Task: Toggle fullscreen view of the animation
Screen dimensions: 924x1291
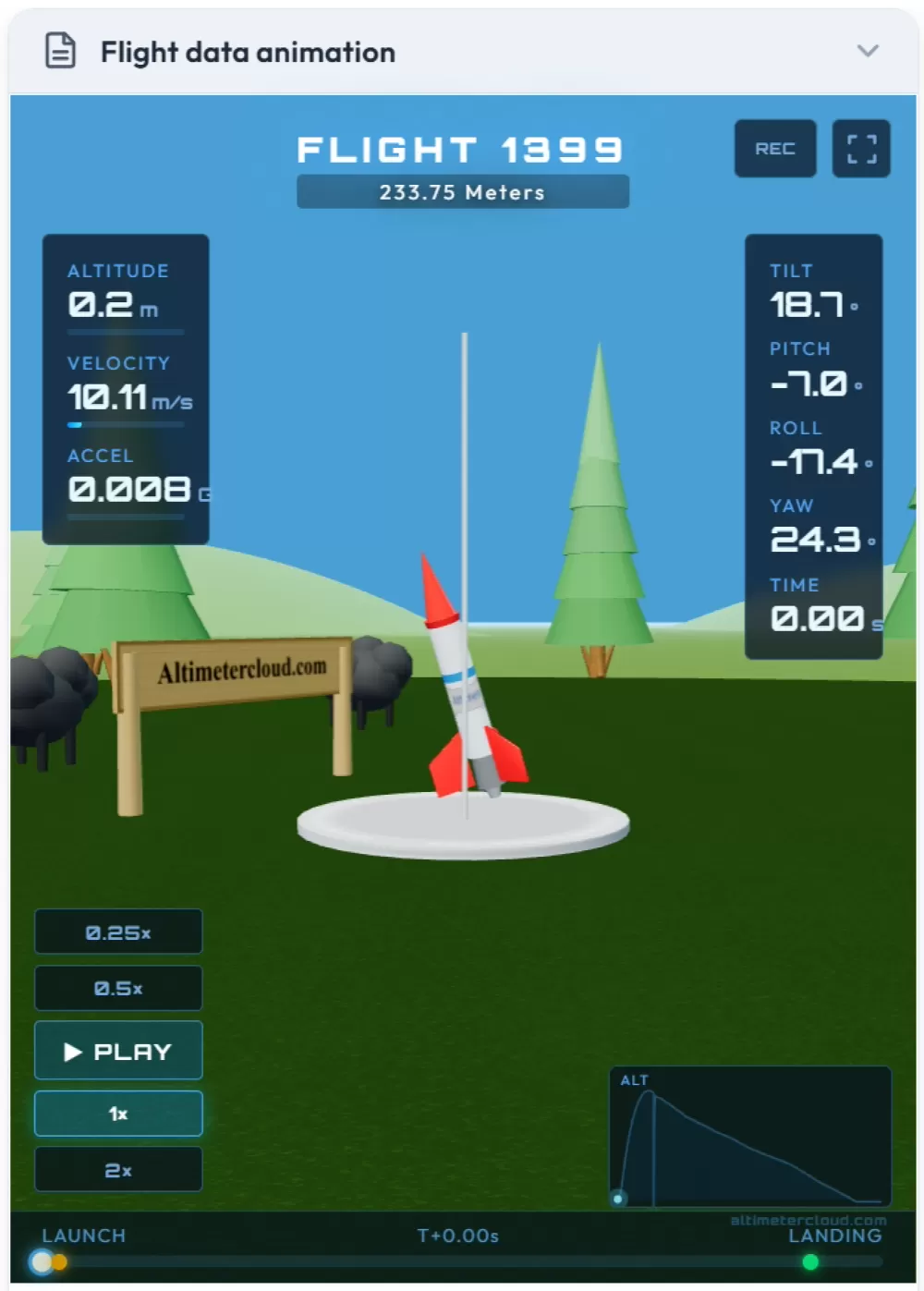Action: tap(861, 149)
